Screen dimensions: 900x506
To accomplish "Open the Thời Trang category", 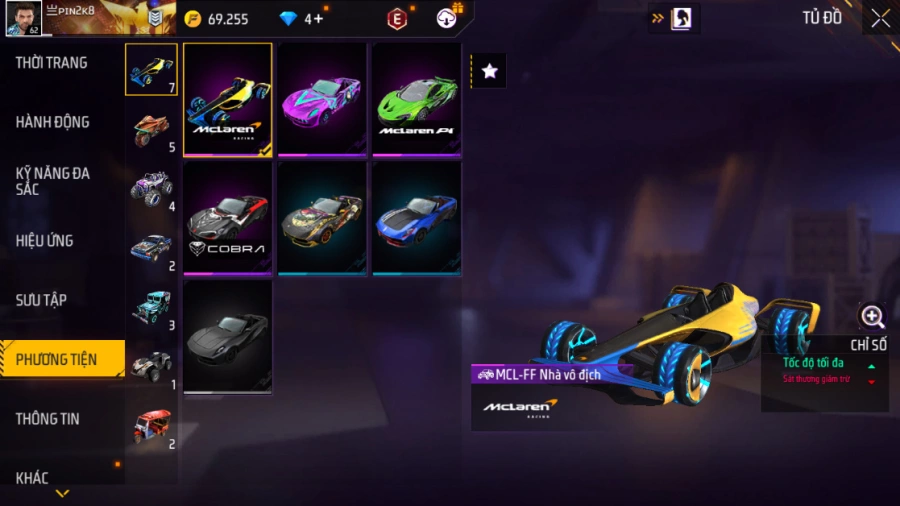I will [x=52, y=63].
